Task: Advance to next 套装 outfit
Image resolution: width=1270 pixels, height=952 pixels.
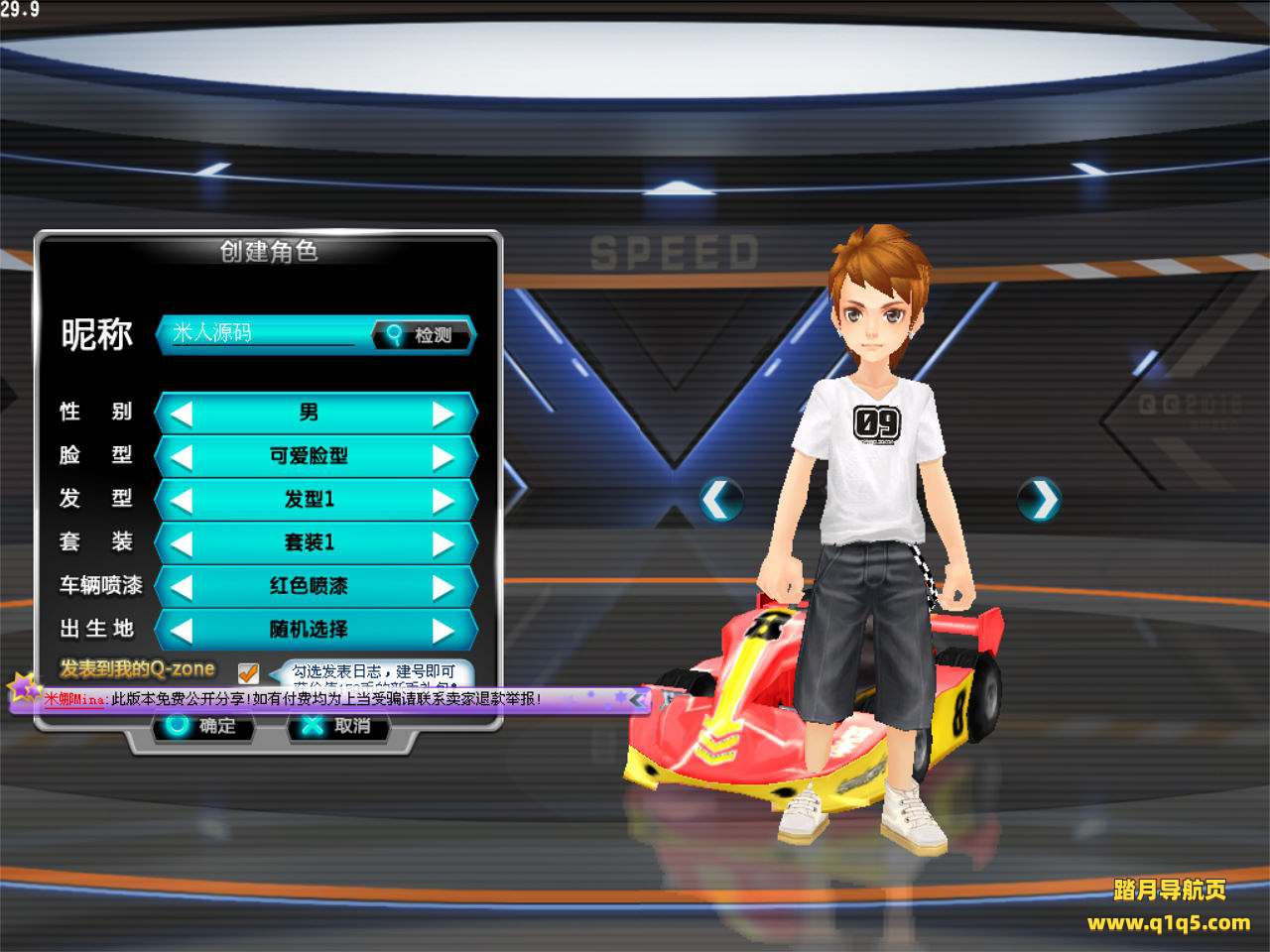Action: coord(443,544)
